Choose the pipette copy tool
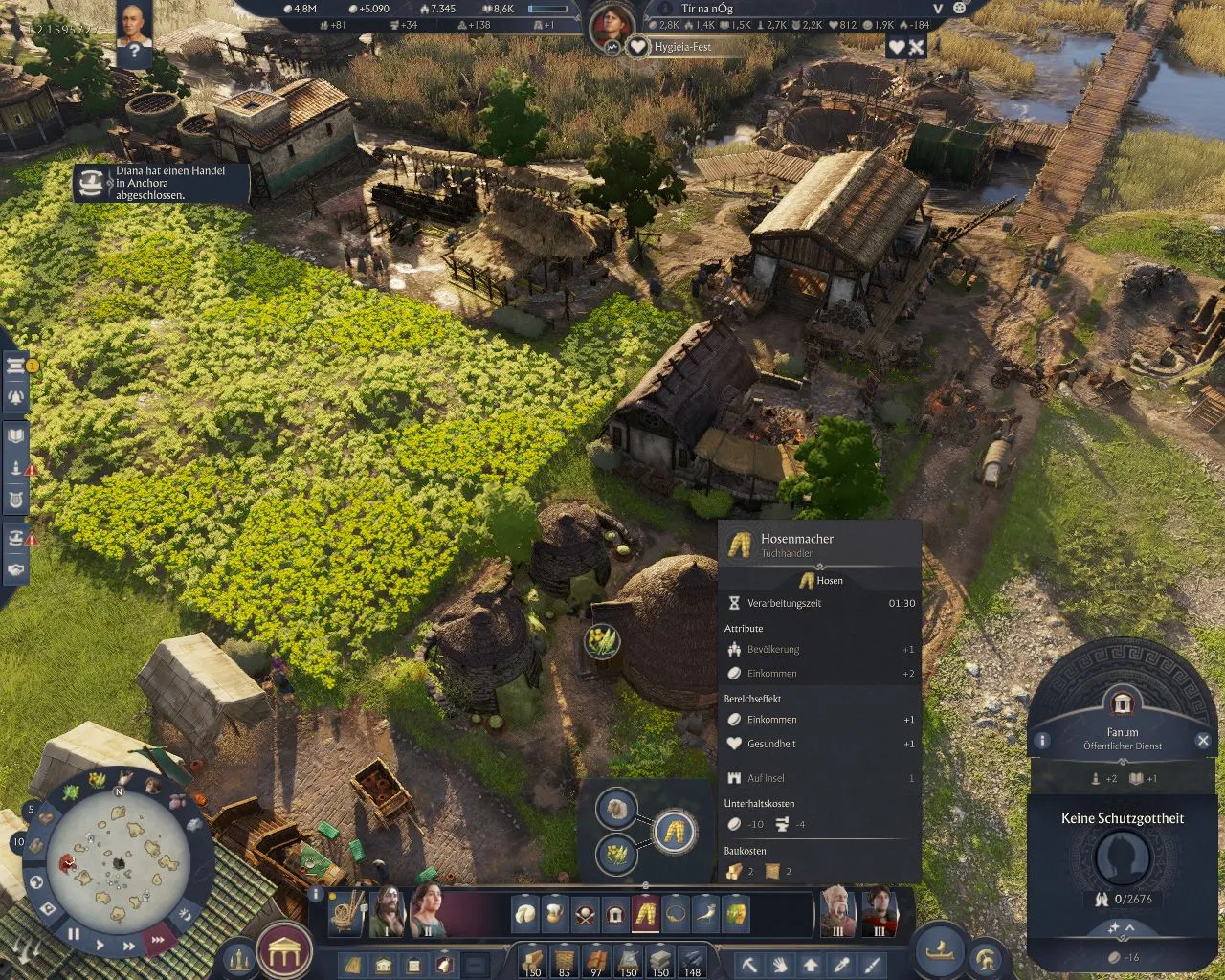This screenshot has width=1225, height=980. 840,964
